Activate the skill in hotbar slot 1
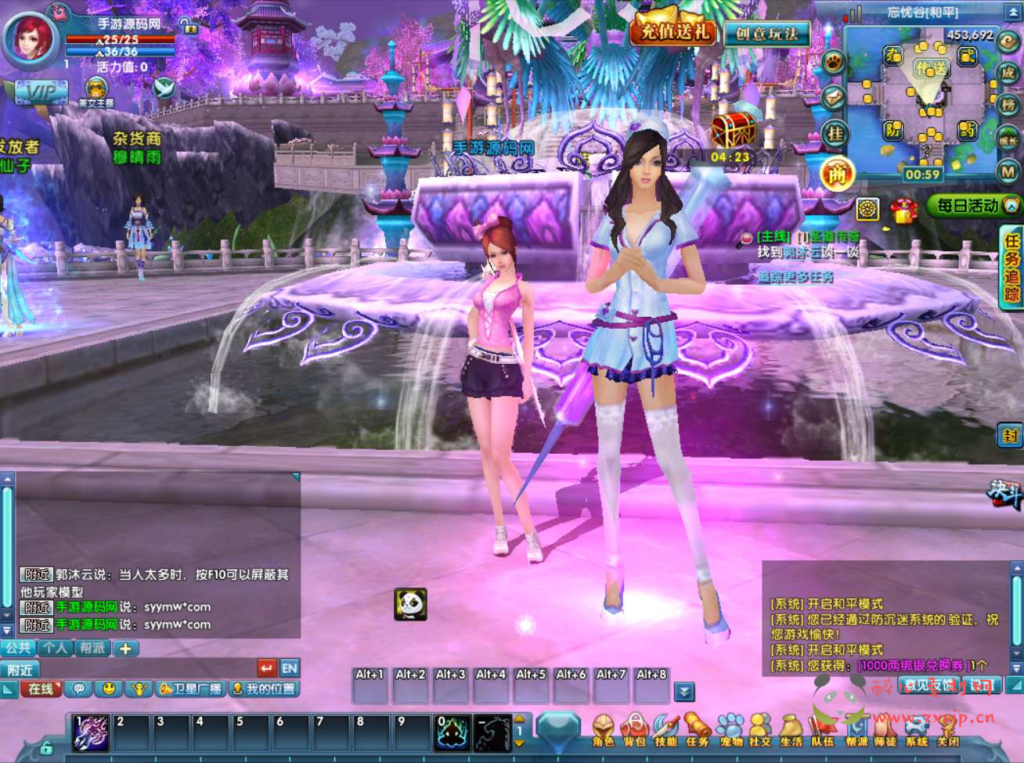 (91, 733)
